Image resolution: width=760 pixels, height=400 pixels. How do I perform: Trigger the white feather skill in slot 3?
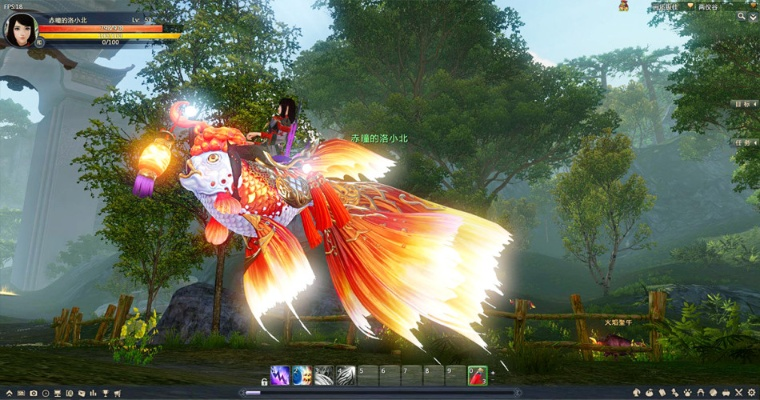(x=324, y=376)
